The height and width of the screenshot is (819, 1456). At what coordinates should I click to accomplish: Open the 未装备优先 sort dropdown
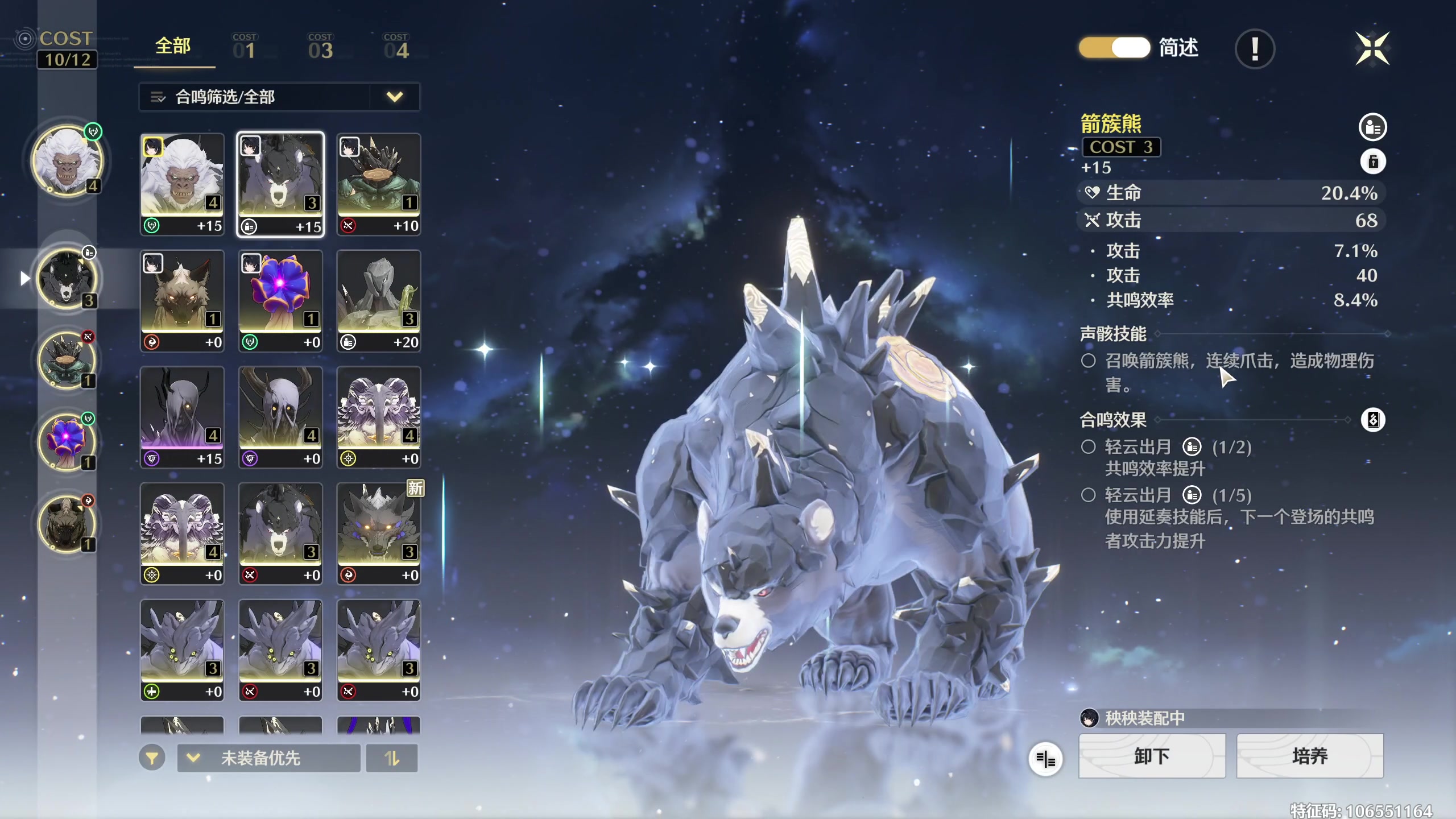tap(268, 758)
